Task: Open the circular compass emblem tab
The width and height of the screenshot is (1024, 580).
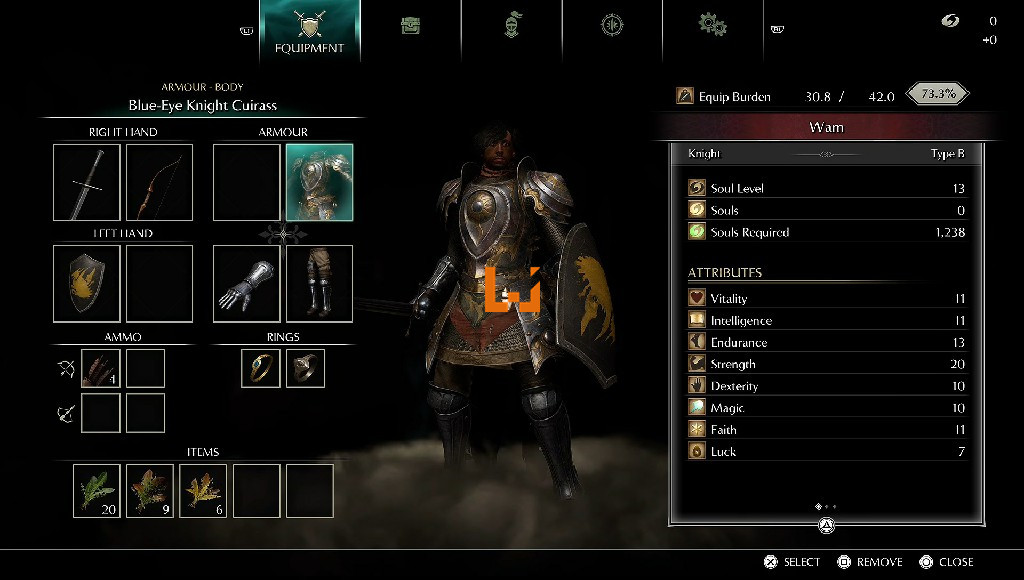Action: pyautogui.click(x=612, y=26)
